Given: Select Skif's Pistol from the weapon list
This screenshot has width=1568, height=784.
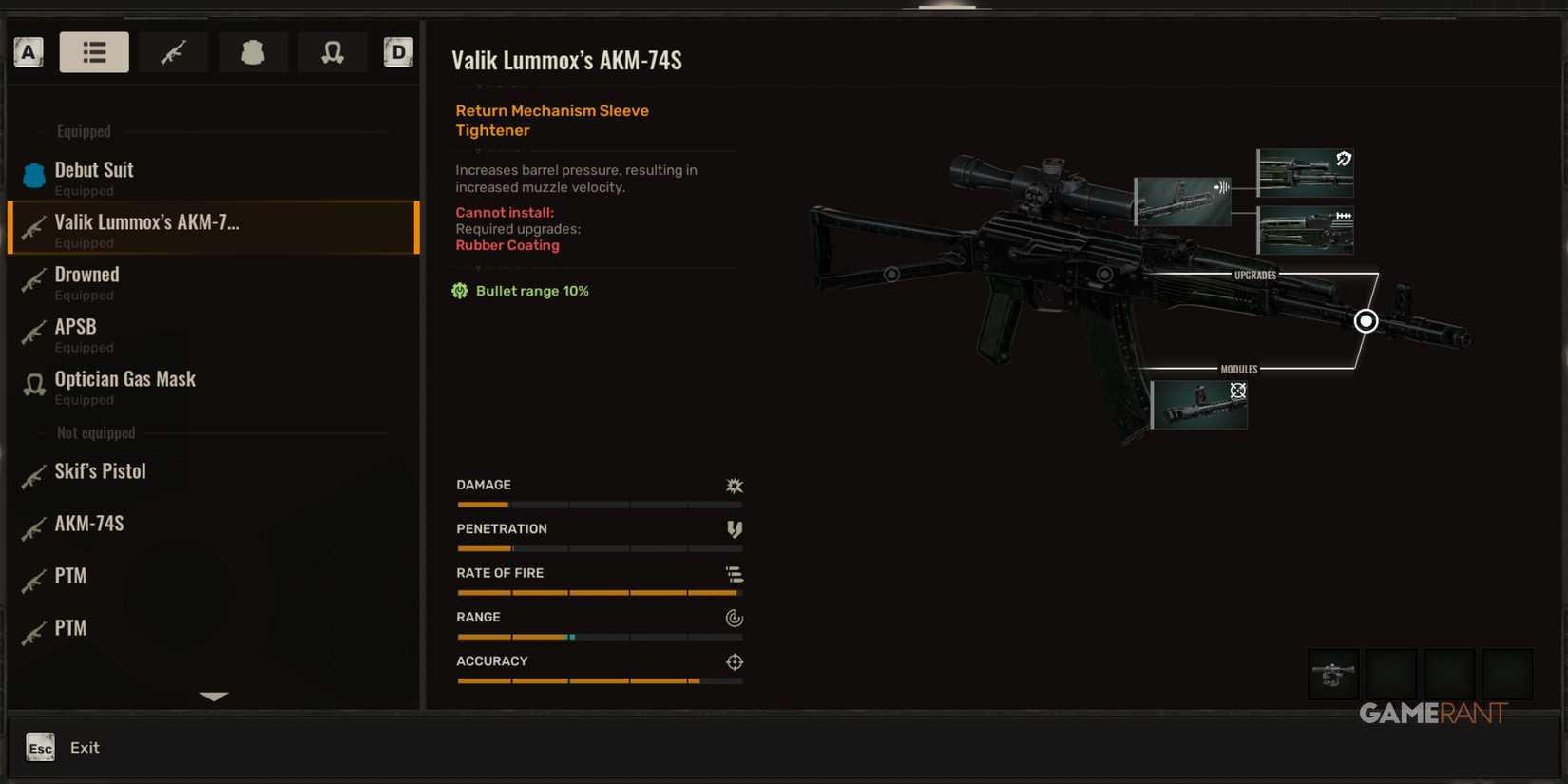Looking at the screenshot, I should point(99,471).
